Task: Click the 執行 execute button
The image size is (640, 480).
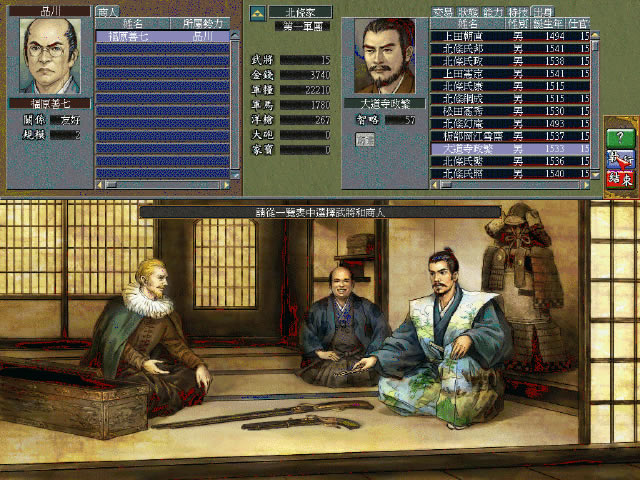Action: (x=619, y=158)
